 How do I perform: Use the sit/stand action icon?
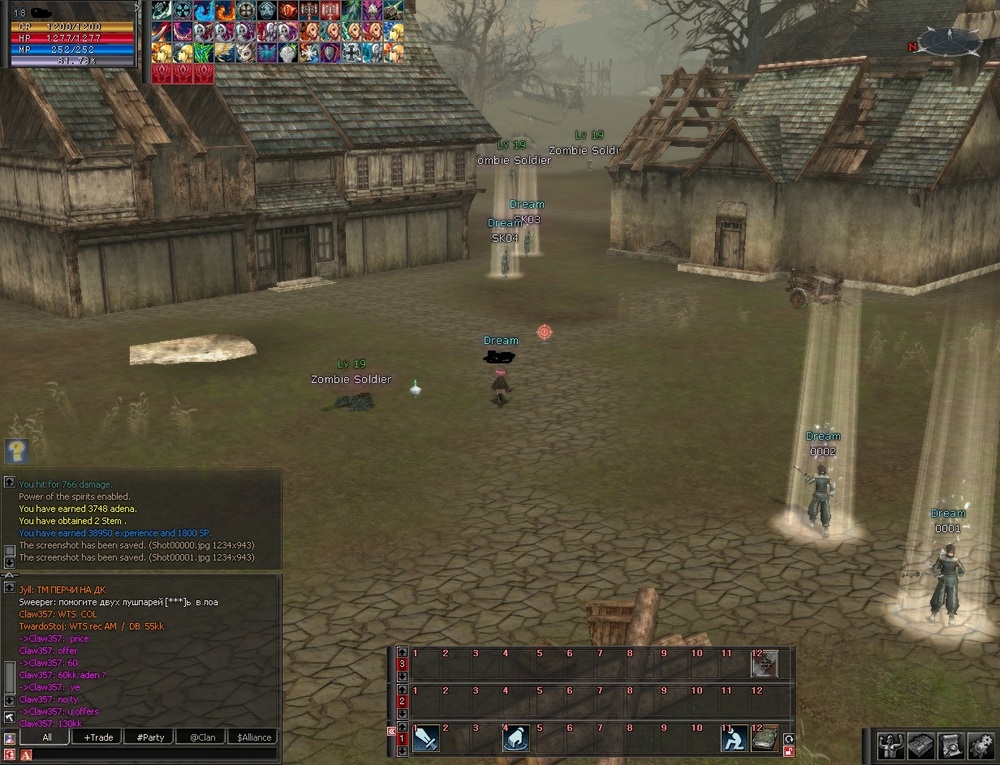[735, 738]
